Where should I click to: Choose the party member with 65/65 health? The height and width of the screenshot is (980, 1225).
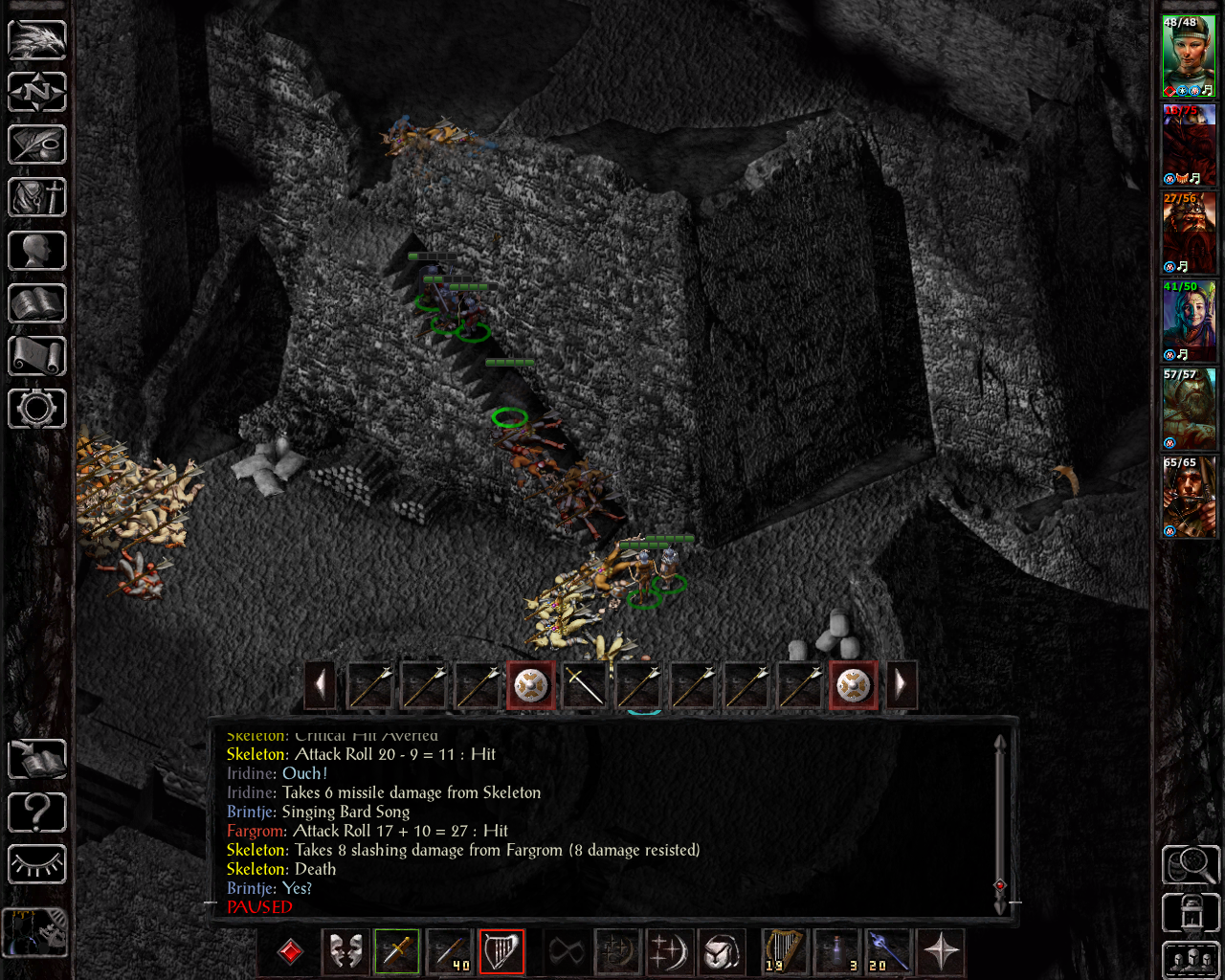tap(1189, 497)
